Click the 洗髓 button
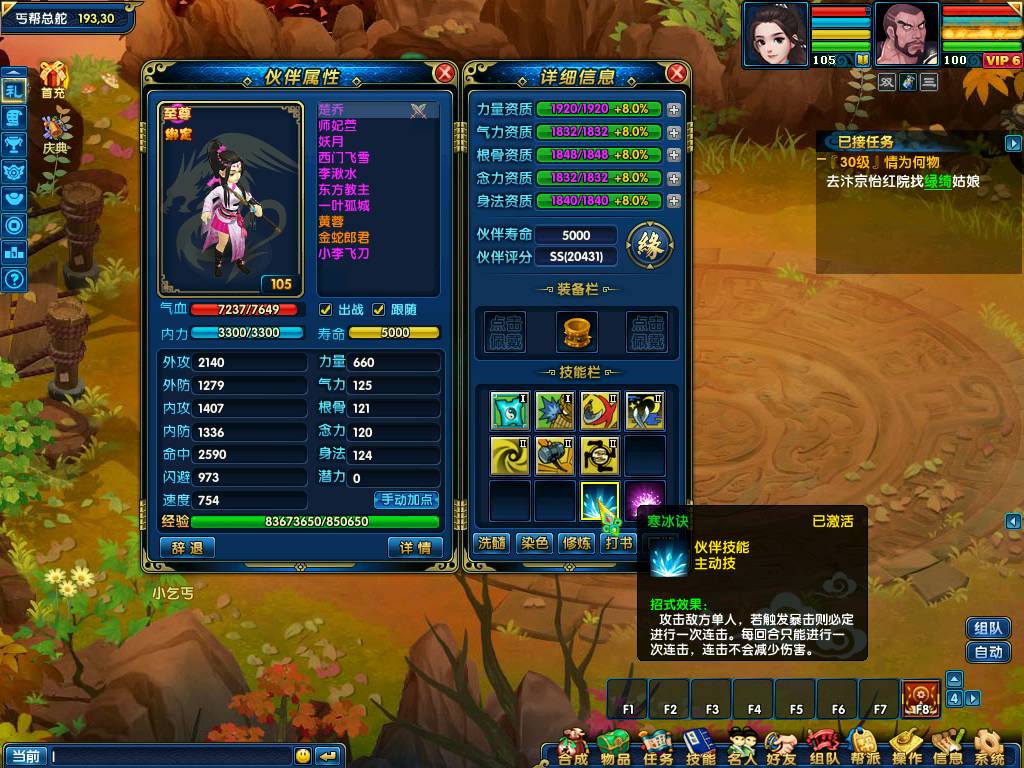Image resolution: width=1024 pixels, height=768 pixels. click(x=491, y=543)
